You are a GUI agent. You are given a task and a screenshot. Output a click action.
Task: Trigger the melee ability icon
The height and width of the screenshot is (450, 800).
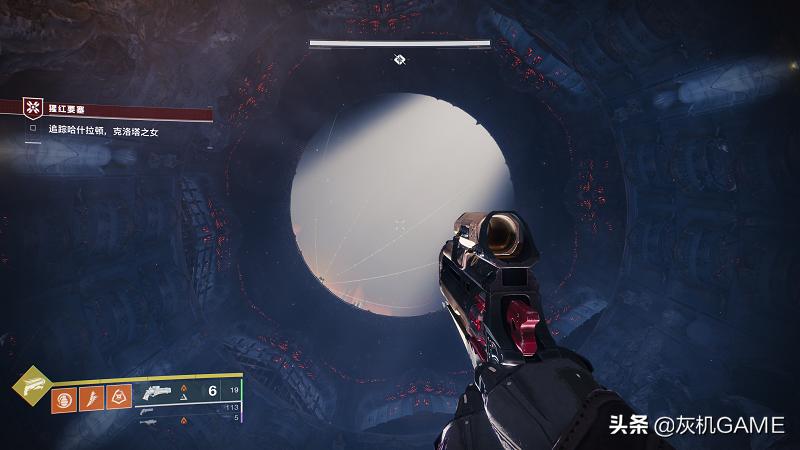tap(91, 397)
